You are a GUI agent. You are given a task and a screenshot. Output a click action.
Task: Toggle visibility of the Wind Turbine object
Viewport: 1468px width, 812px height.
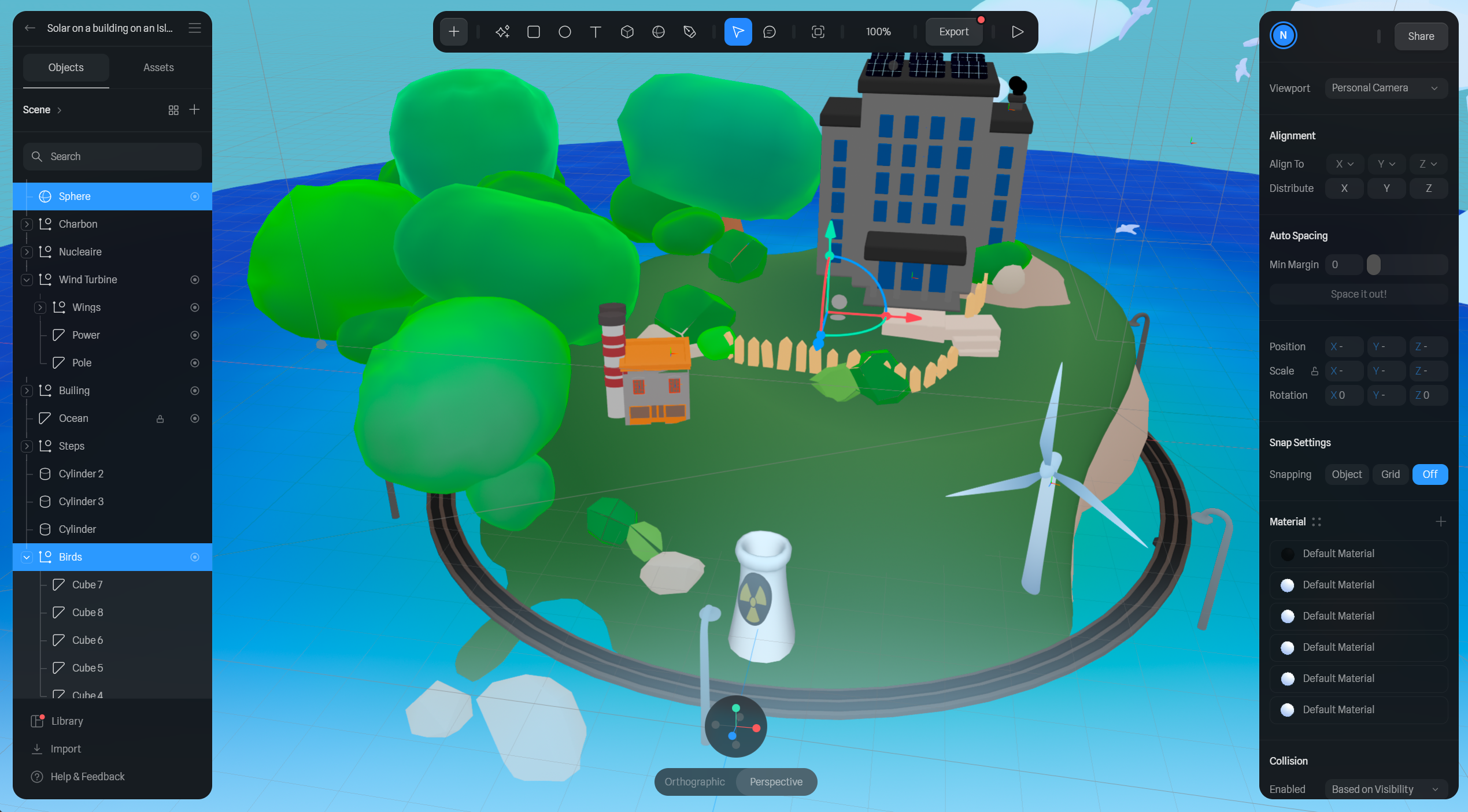coord(194,279)
